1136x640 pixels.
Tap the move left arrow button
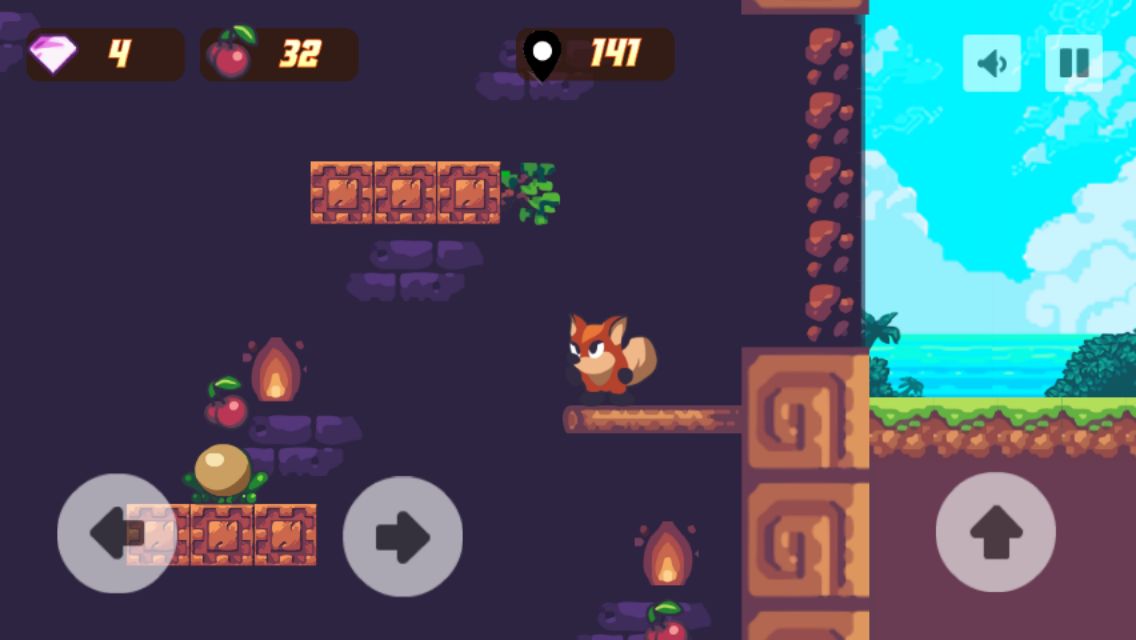[x=116, y=533]
